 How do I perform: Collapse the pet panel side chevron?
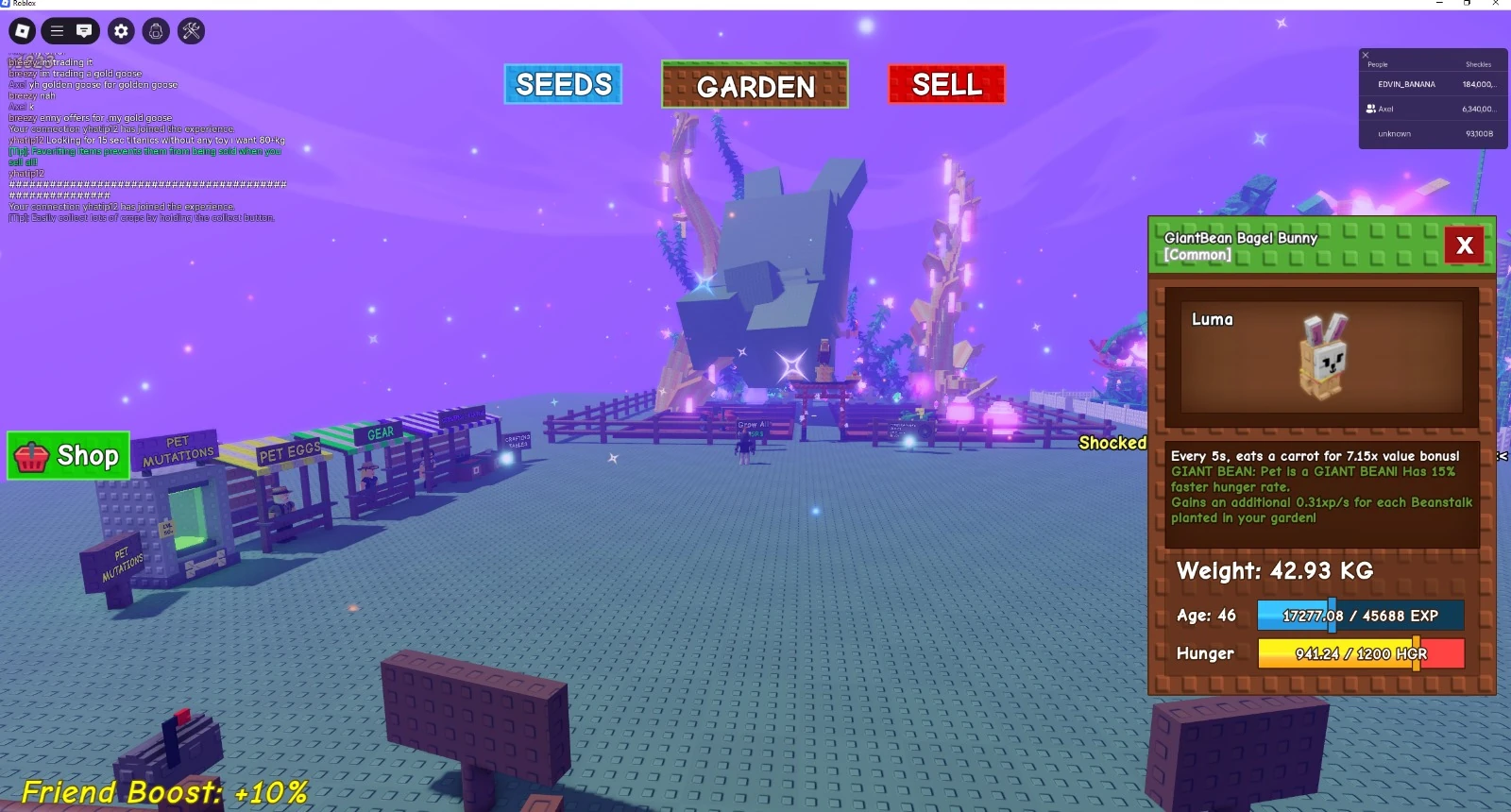(1502, 454)
